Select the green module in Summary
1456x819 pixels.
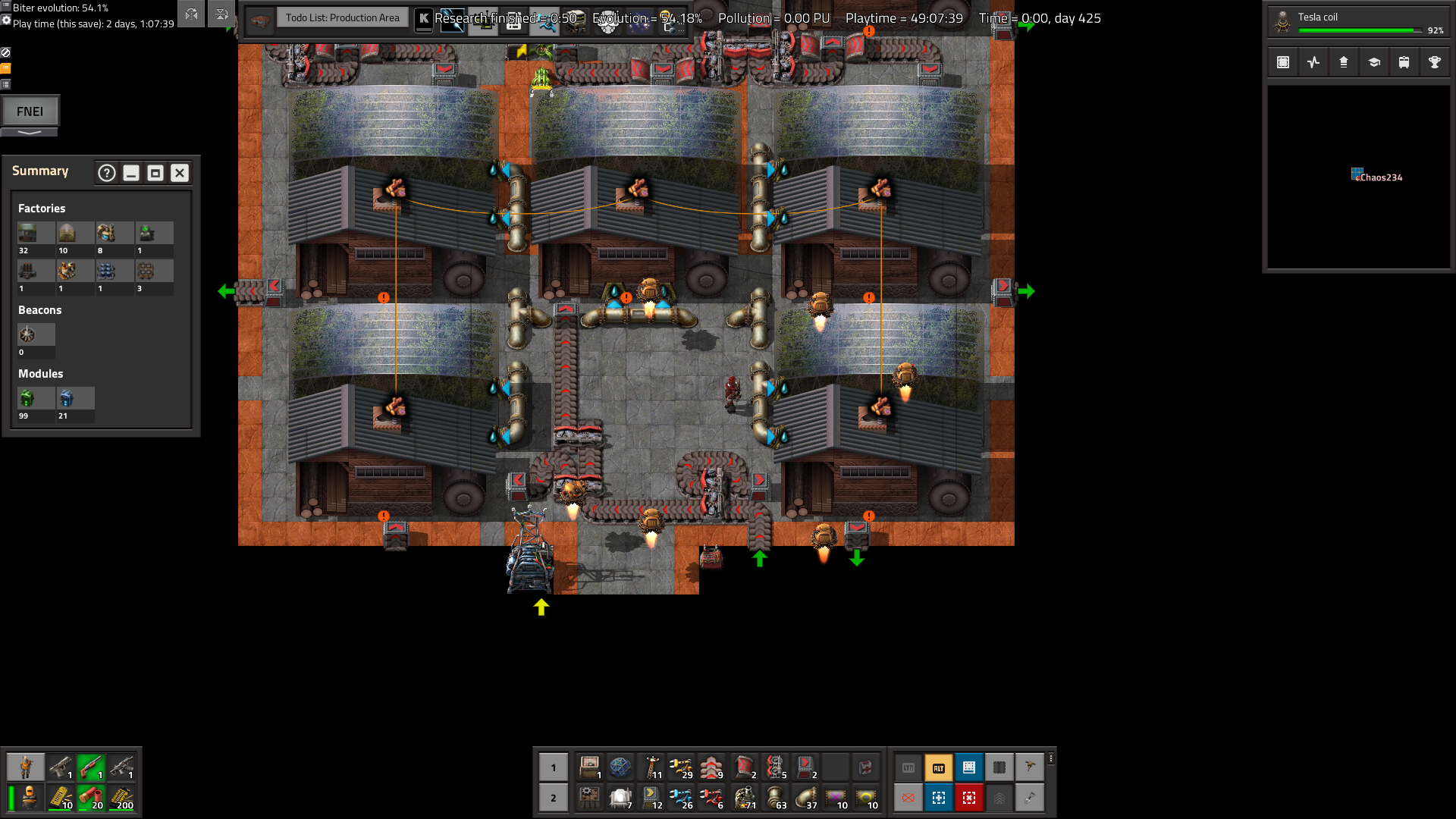point(27,398)
